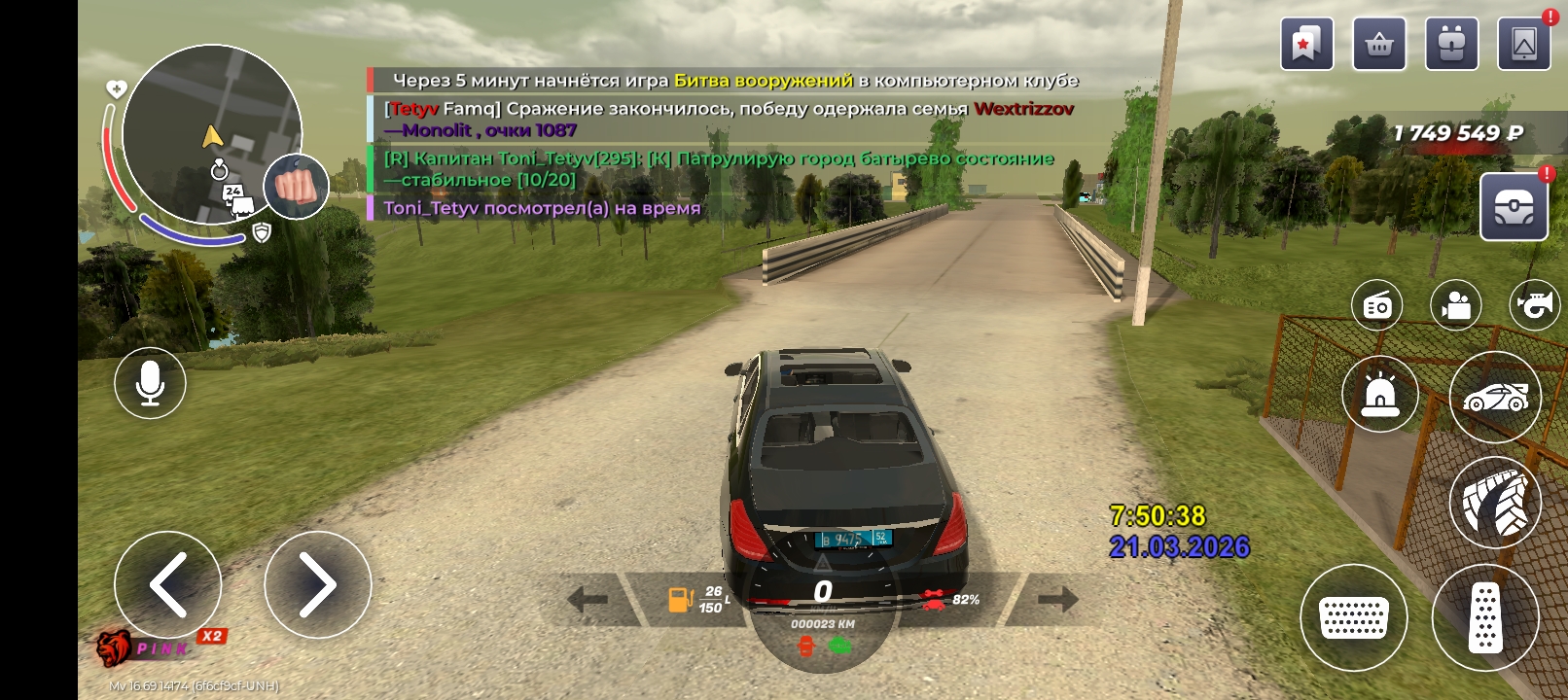
Task: Tap the fist icon beside the minimap
Action: tap(297, 186)
